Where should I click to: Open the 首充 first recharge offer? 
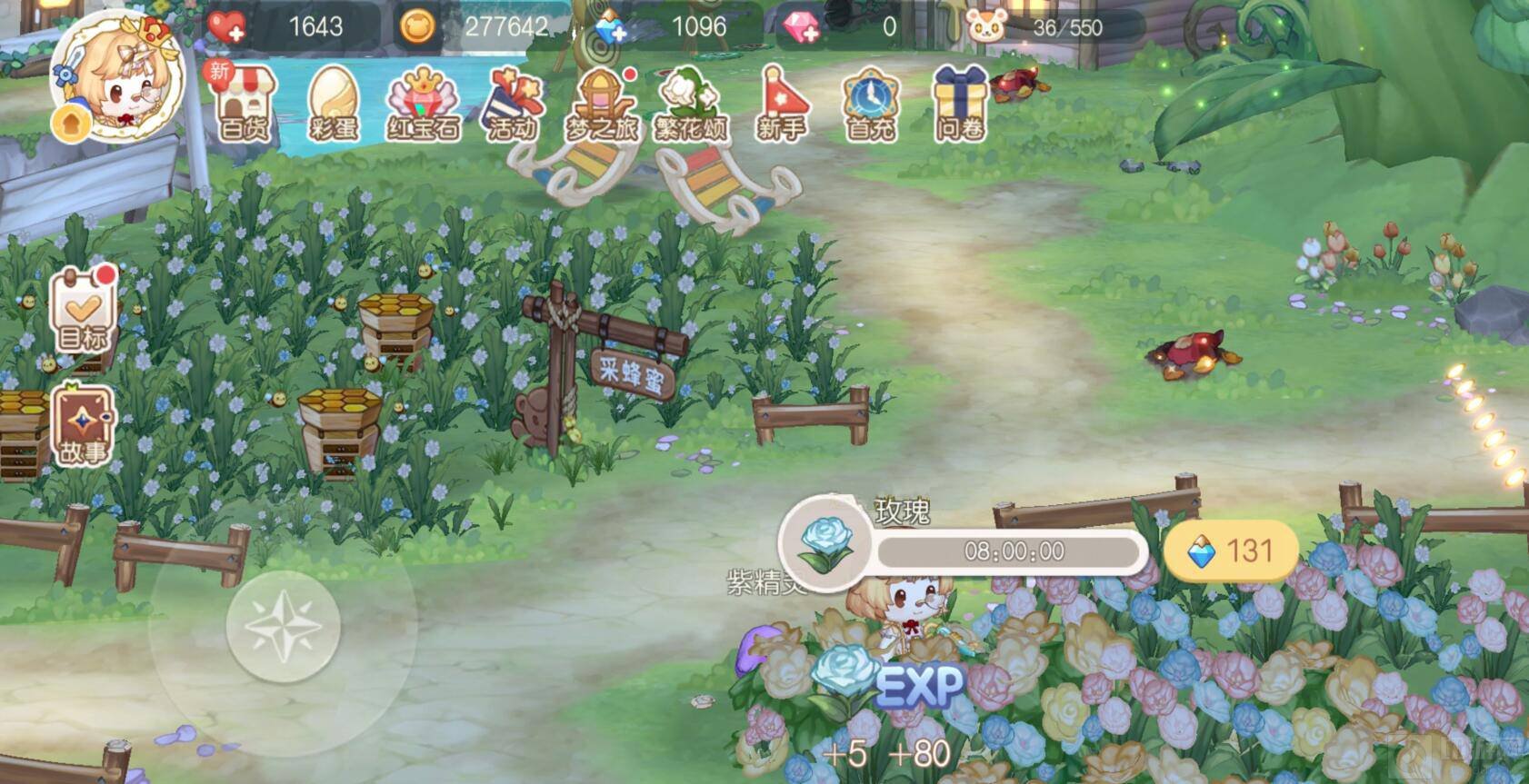(870, 104)
